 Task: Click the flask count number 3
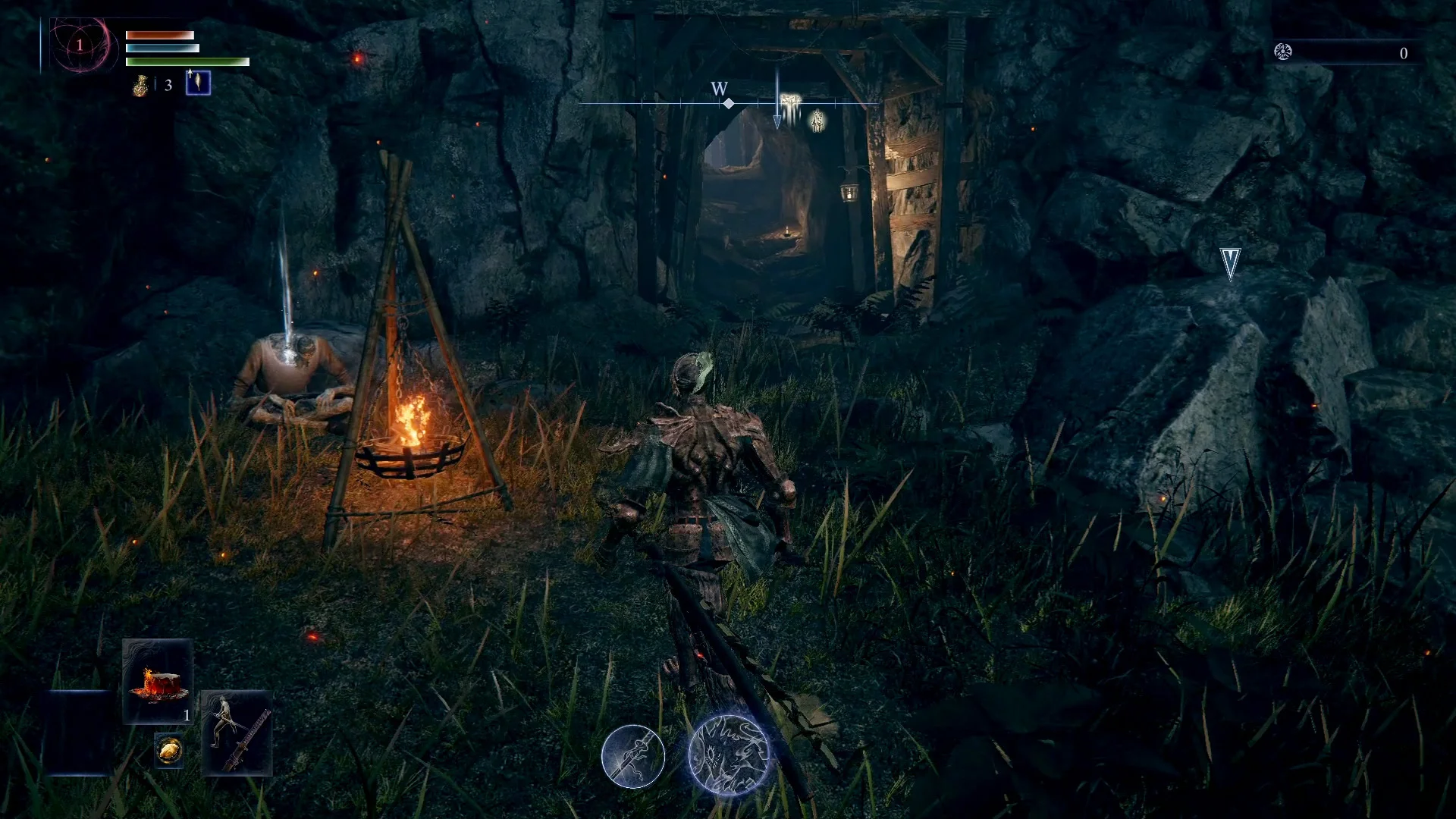pyautogui.click(x=168, y=85)
